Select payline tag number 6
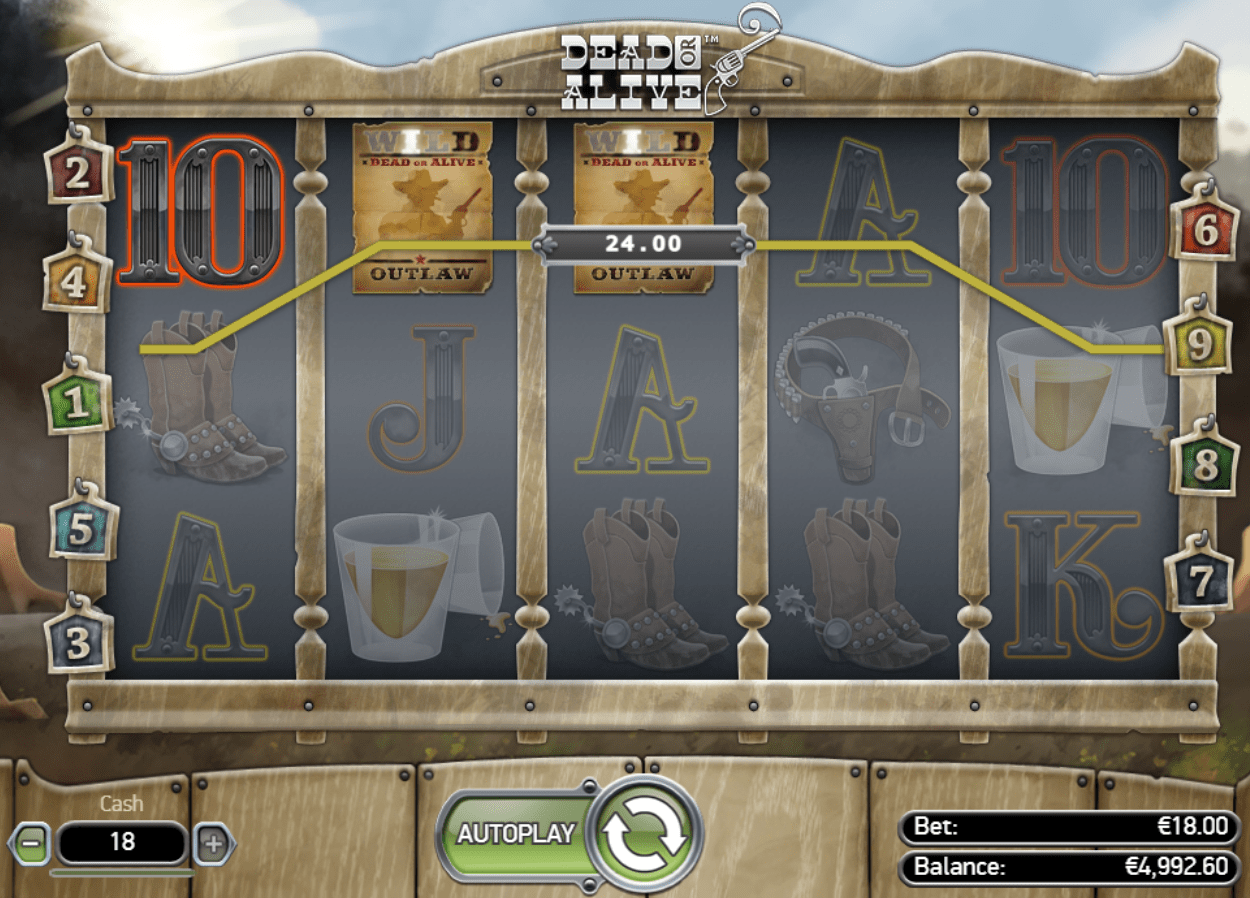The width and height of the screenshot is (1250, 898). click(x=1205, y=230)
